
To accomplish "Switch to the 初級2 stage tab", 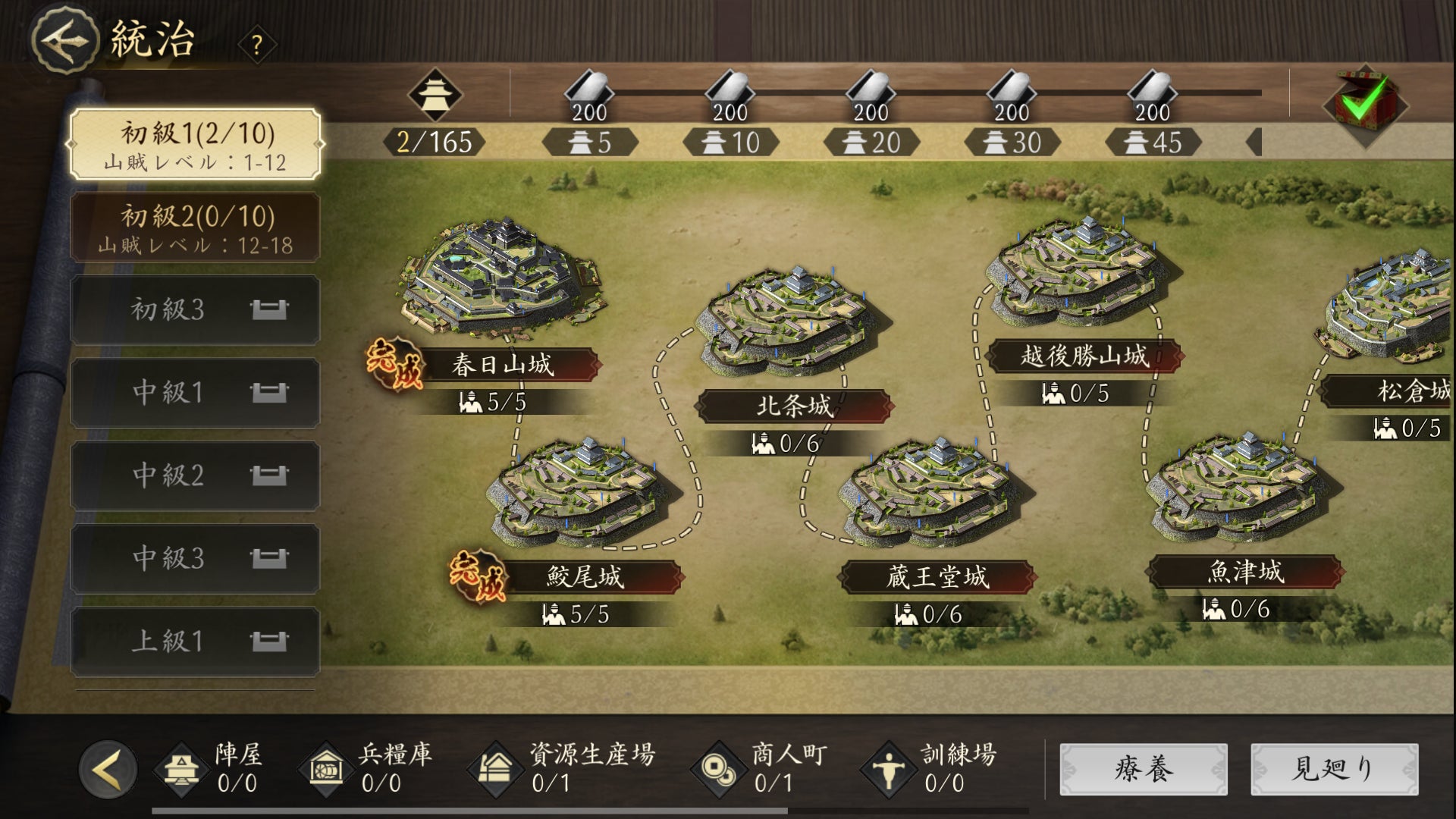I will (195, 227).
